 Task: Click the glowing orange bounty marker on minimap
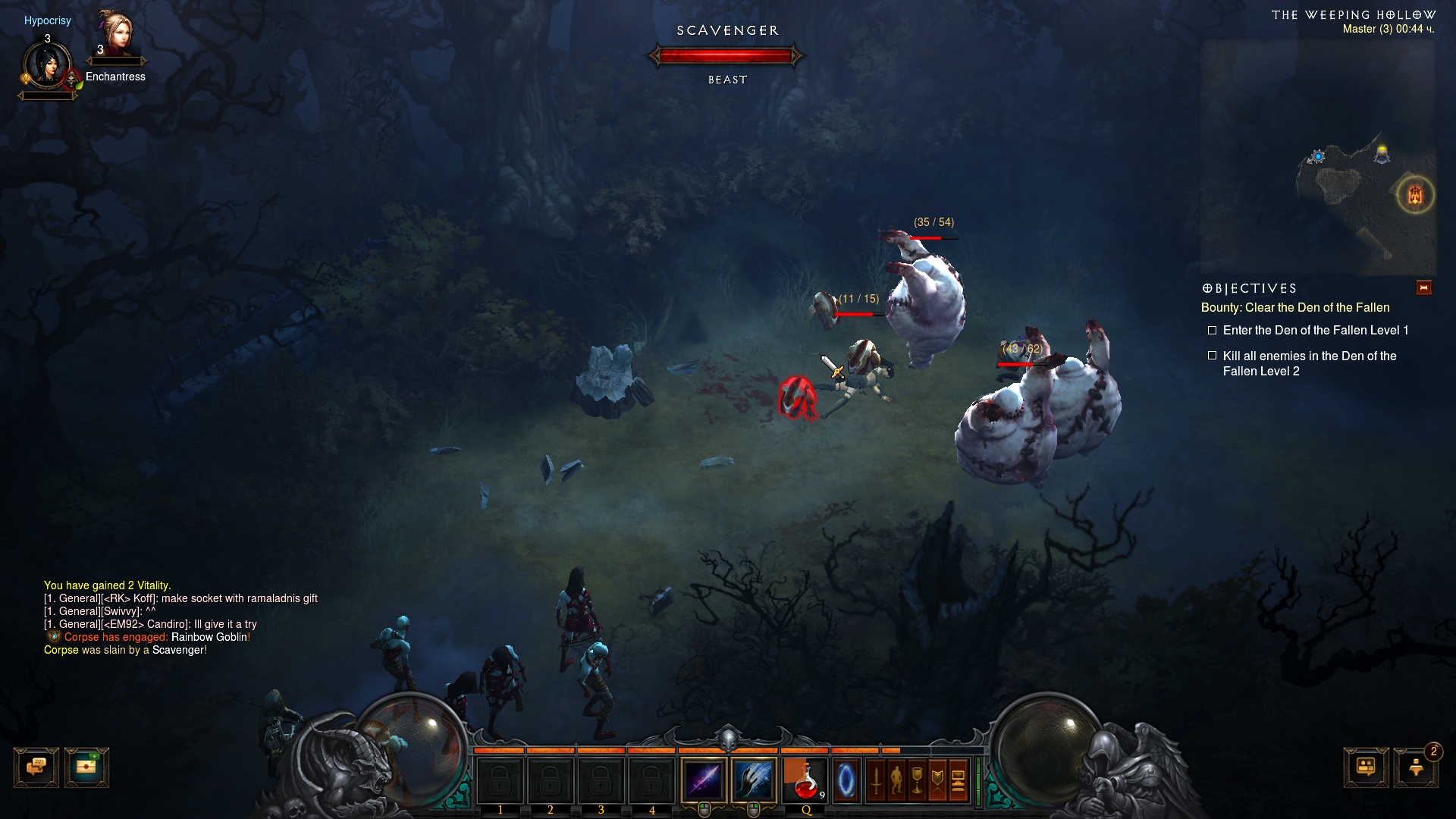coord(1415,195)
